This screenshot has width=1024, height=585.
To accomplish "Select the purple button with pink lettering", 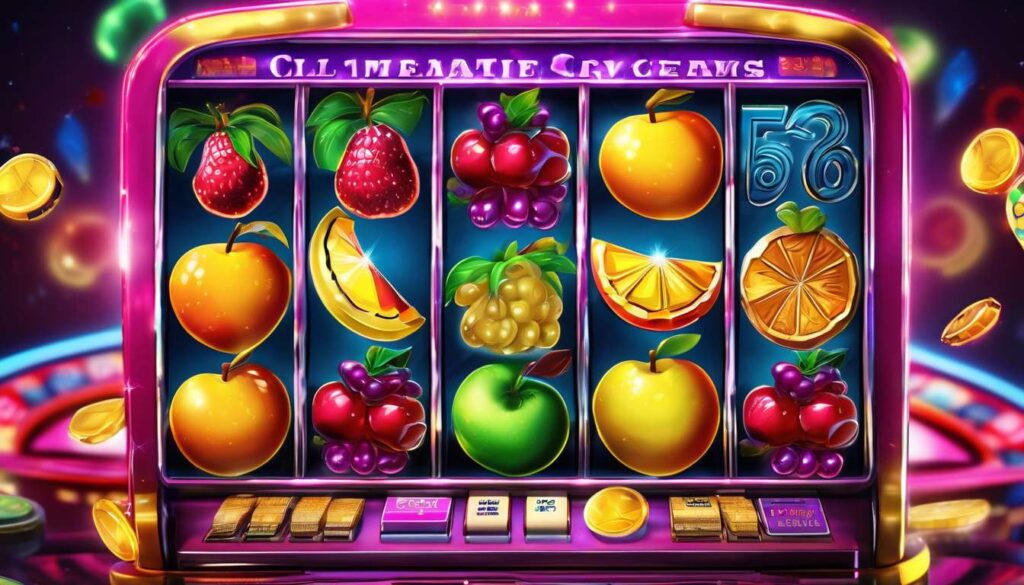I will coord(793,516).
